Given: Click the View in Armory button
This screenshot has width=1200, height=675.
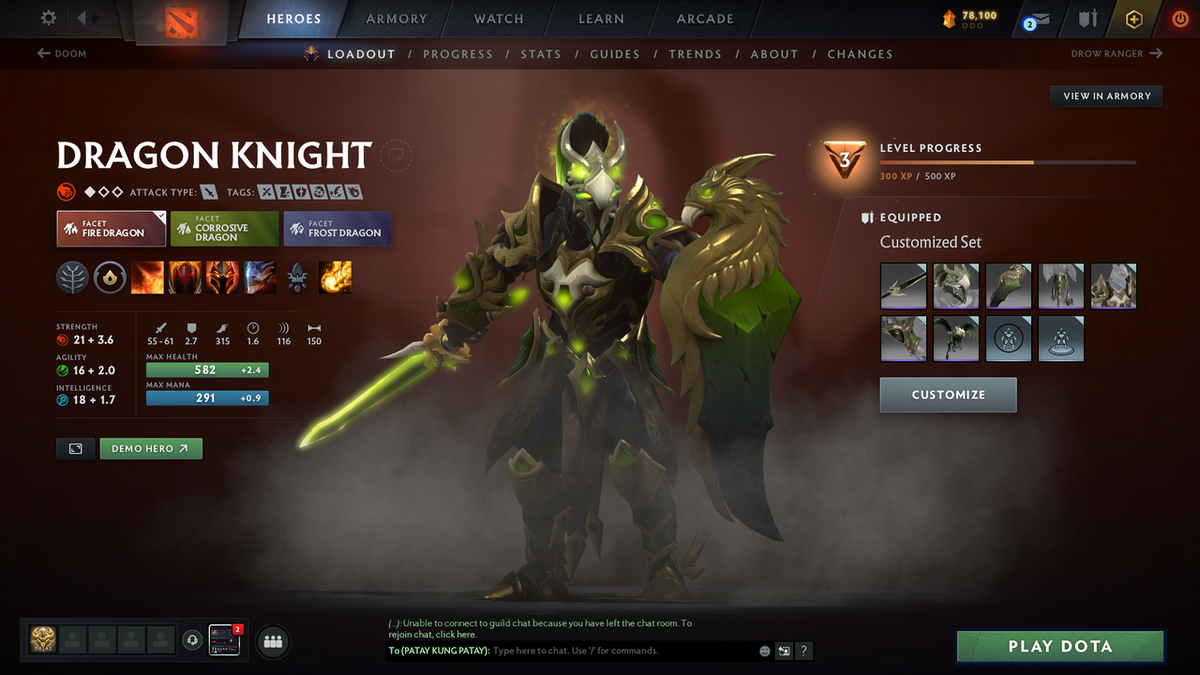Looking at the screenshot, I should click(1106, 96).
